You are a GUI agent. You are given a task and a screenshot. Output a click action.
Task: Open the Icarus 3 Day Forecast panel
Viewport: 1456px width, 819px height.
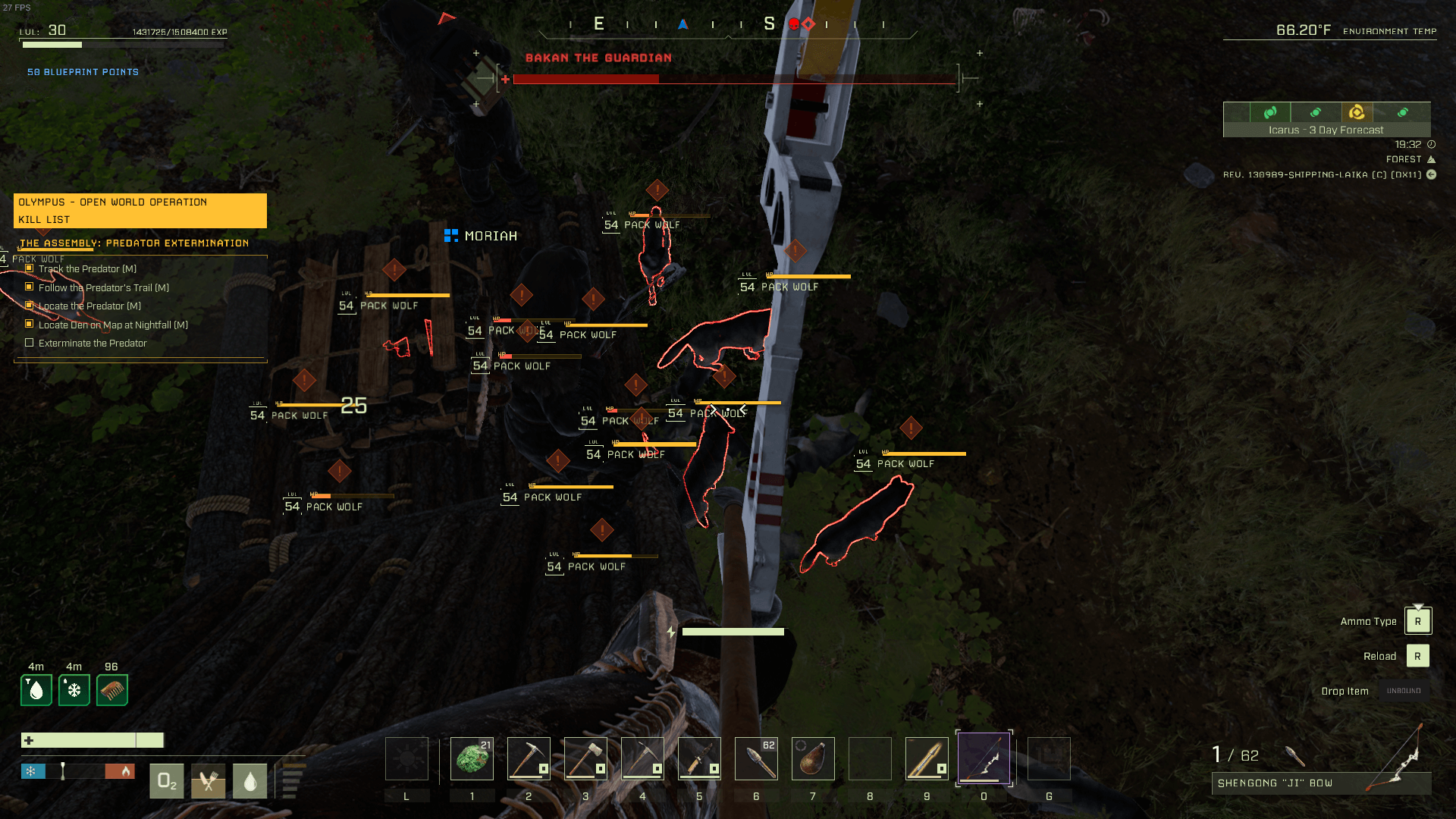[1326, 130]
